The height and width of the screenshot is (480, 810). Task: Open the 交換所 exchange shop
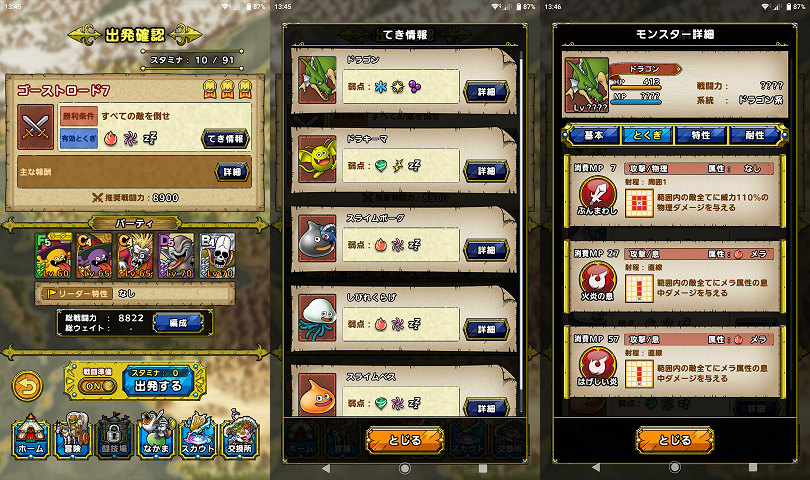point(239,438)
